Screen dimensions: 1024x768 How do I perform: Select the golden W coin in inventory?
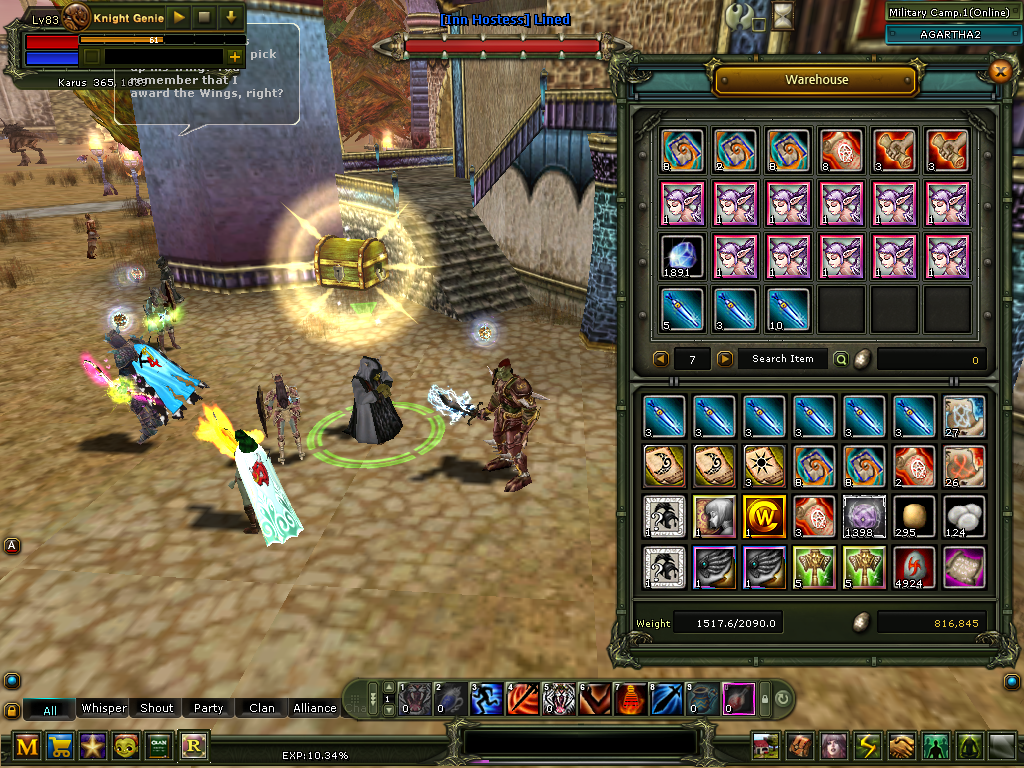[x=763, y=517]
